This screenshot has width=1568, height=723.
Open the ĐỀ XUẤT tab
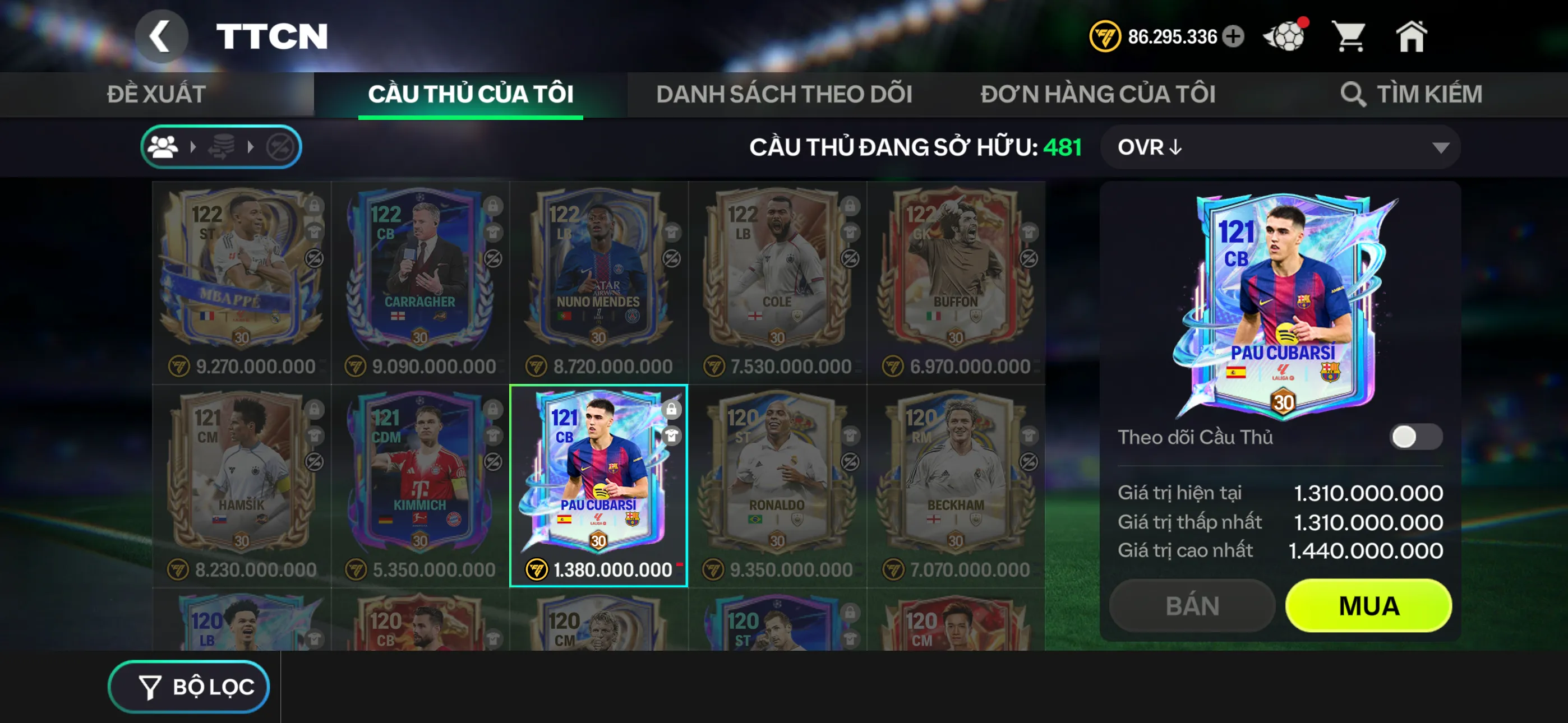click(156, 94)
